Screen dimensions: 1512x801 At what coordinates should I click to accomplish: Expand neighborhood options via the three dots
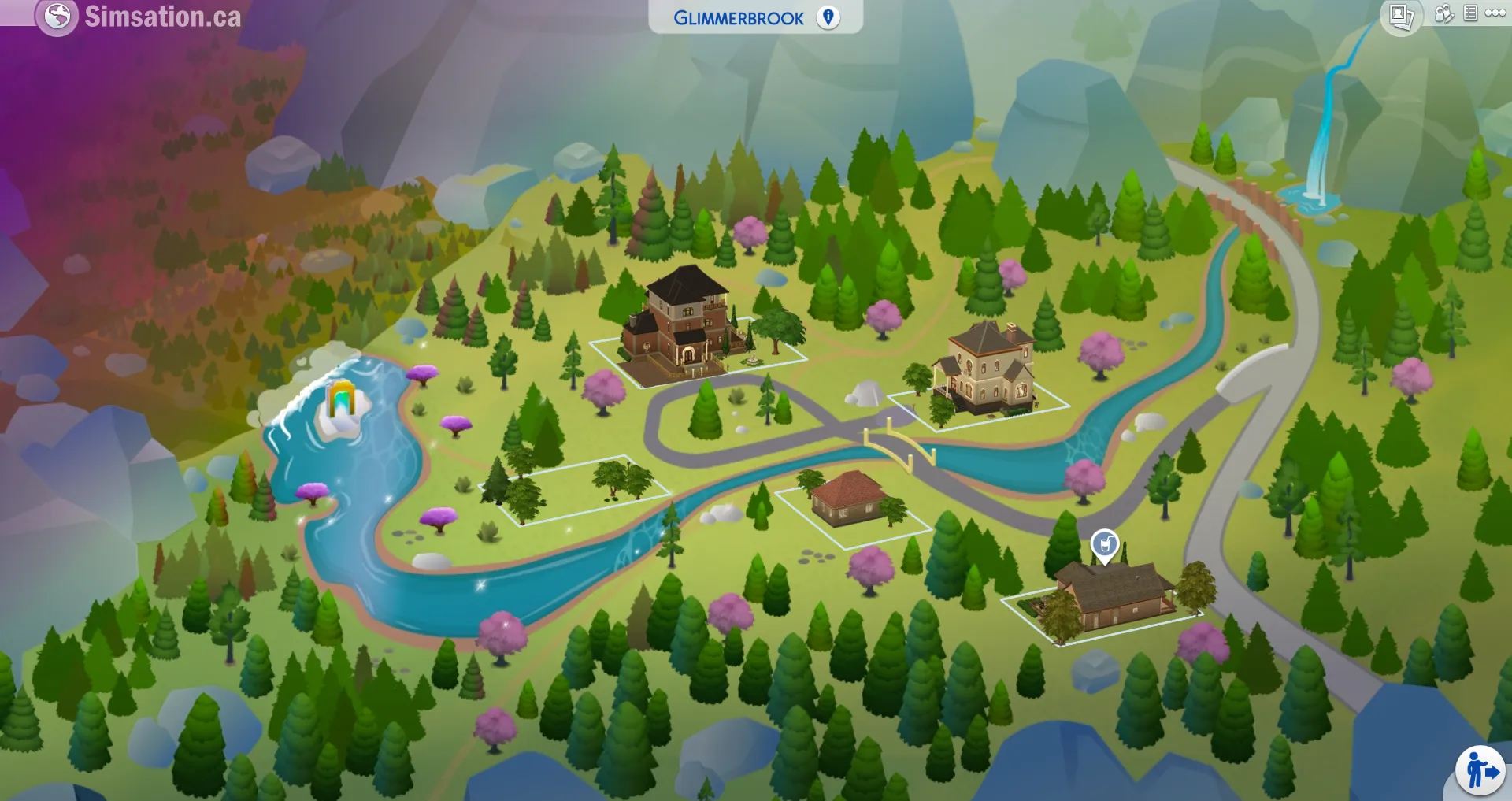click(x=1495, y=13)
